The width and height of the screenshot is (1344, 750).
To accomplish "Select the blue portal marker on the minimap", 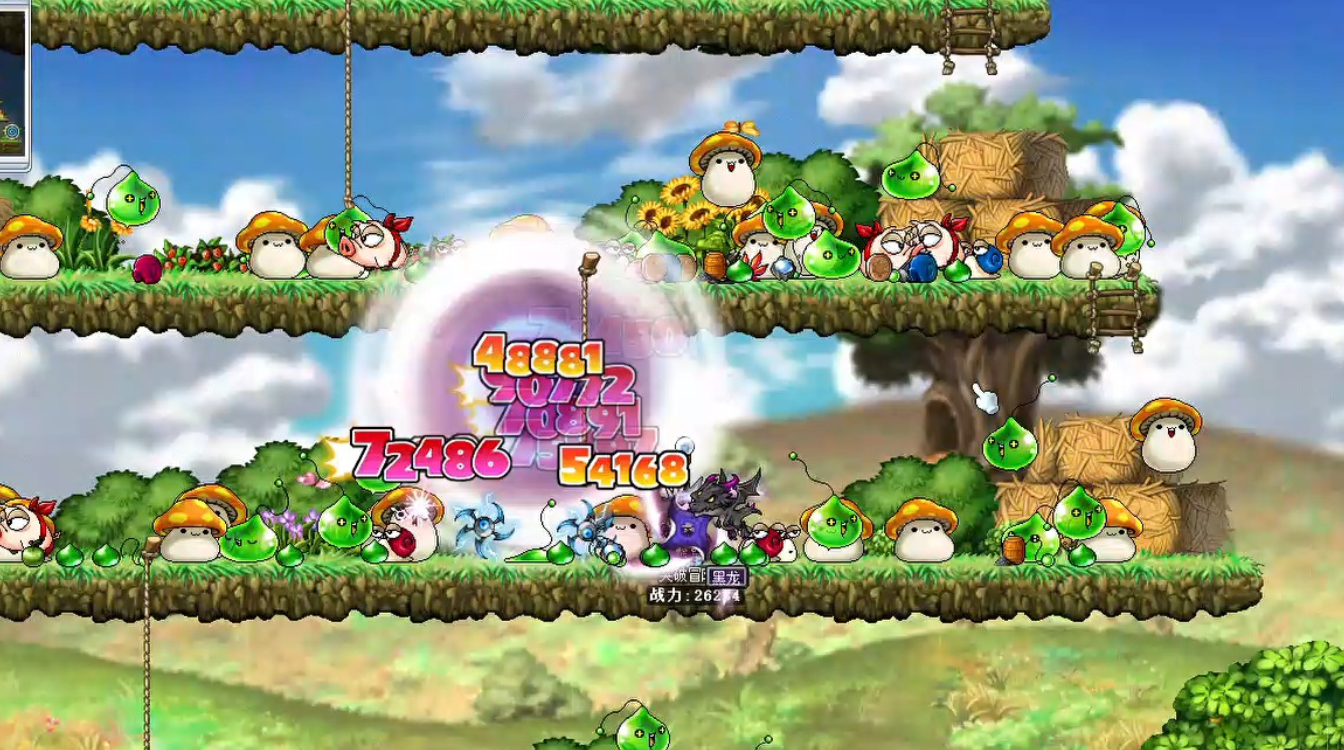I will click(12, 131).
